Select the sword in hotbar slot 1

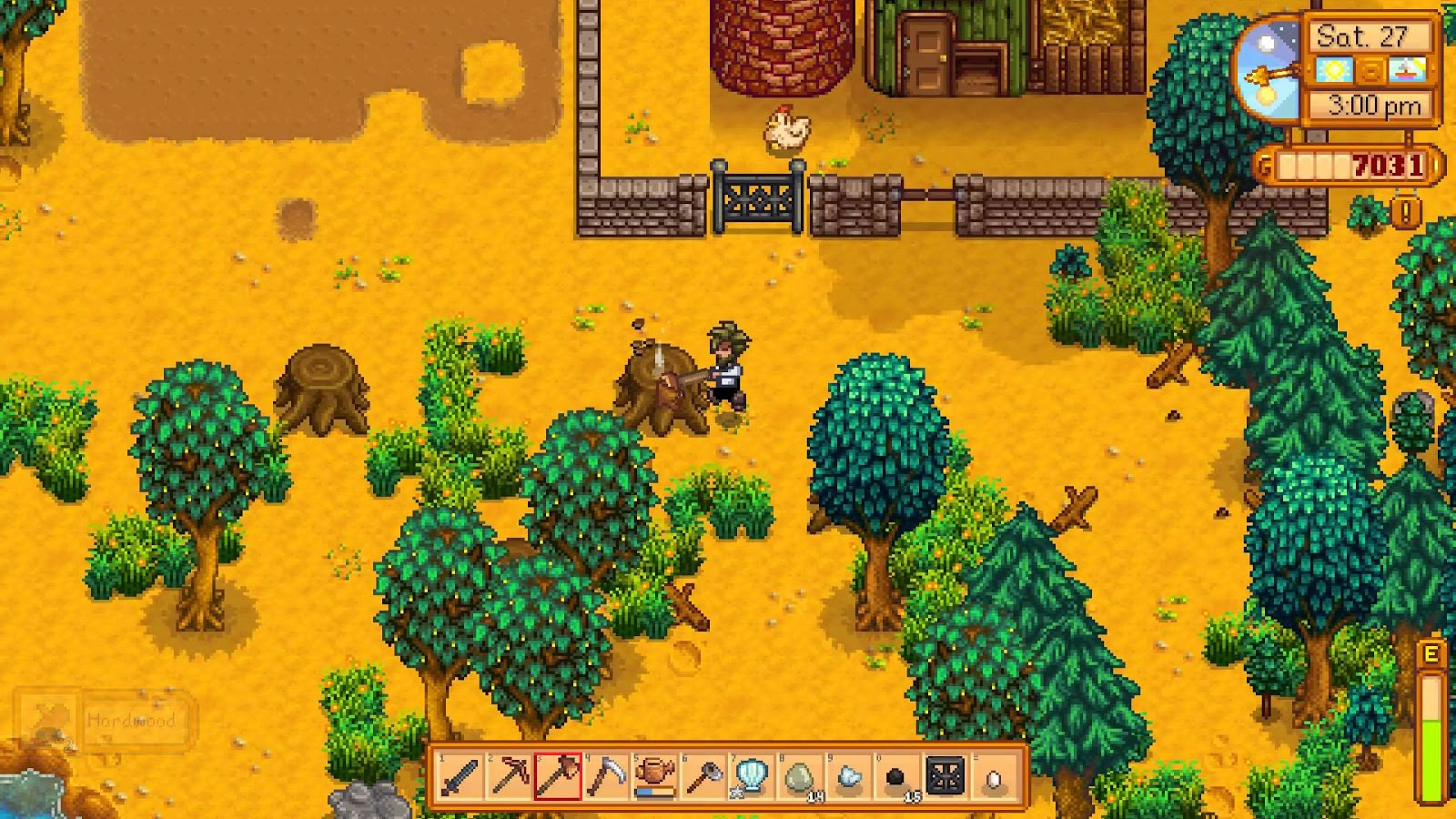(460, 778)
